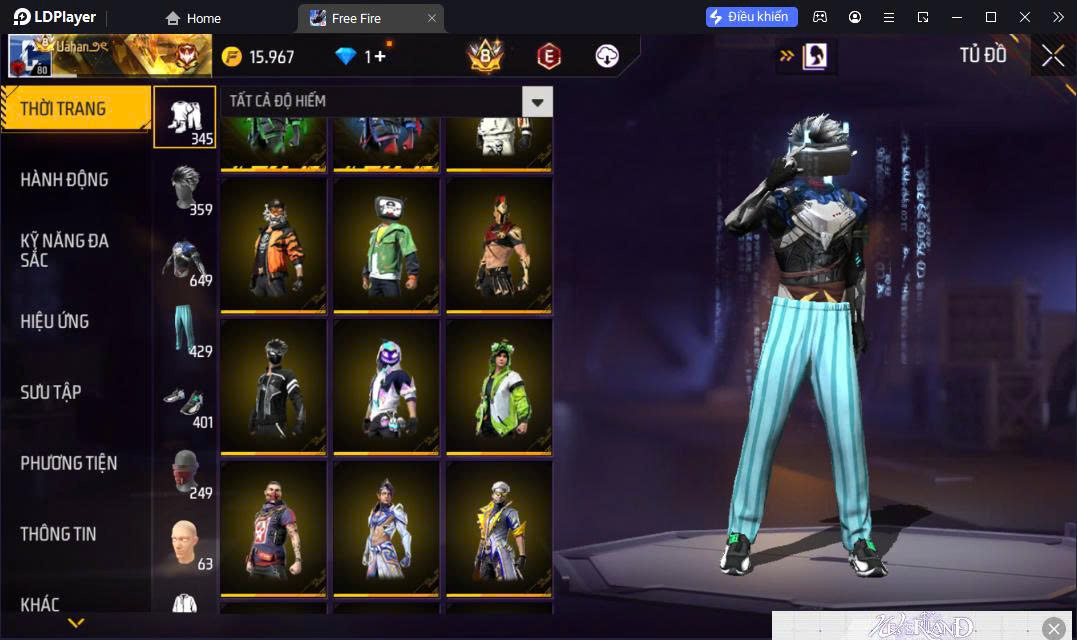Select the Thông Tin tab
The width and height of the screenshot is (1077, 640).
click(x=58, y=534)
